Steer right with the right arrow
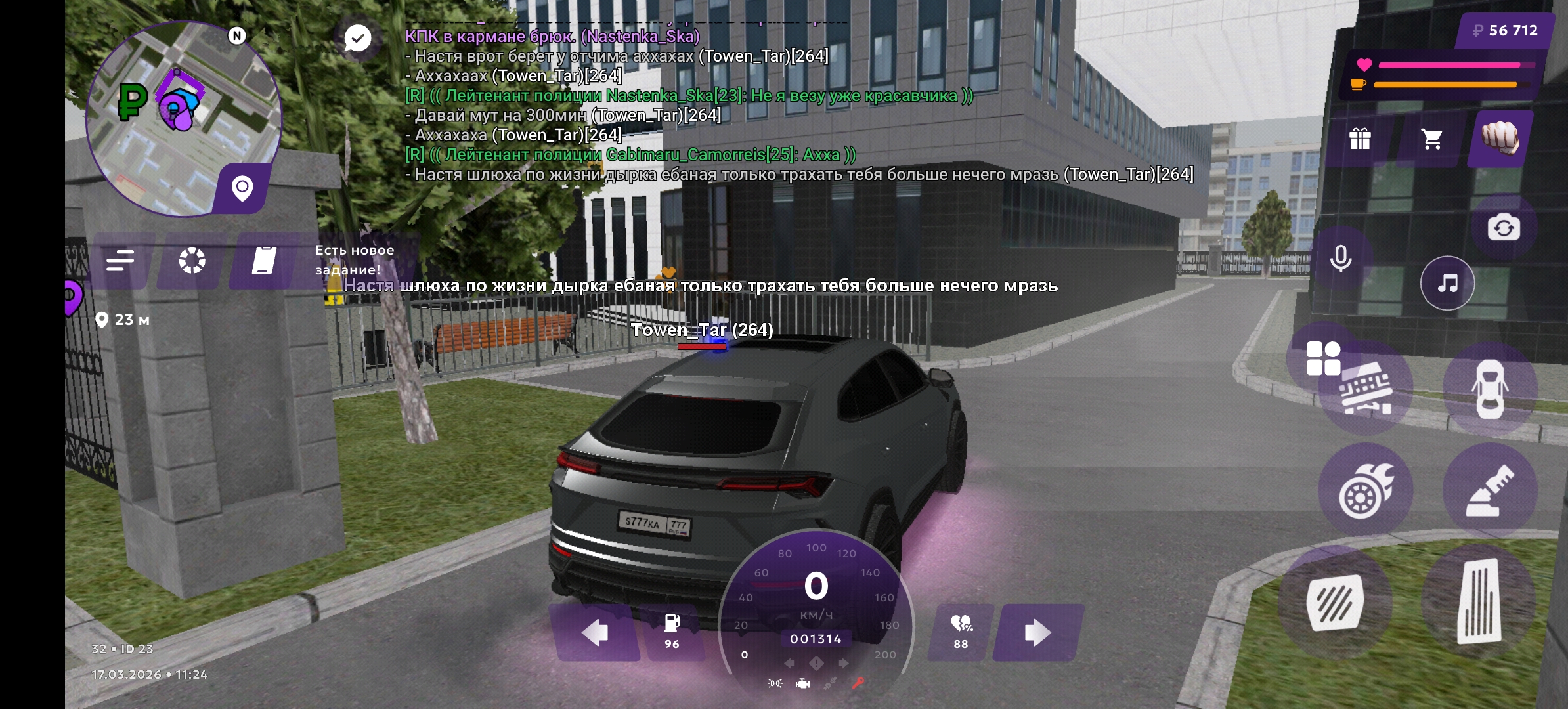Image resolution: width=1568 pixels, height=709 pixels. (1037, 632)
